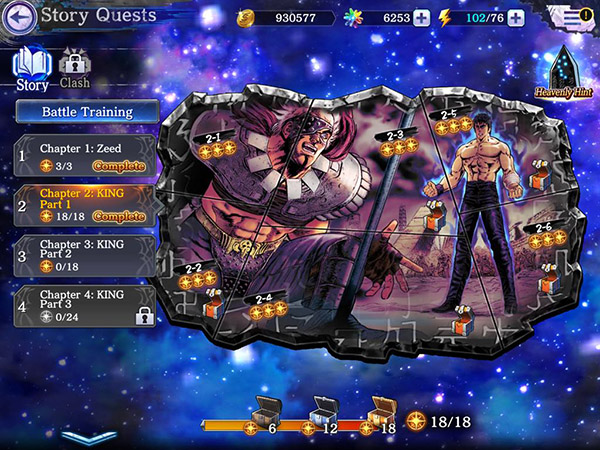Enter stage 2-3
This screenshot has width=600, height=450.
coord(395,140)
